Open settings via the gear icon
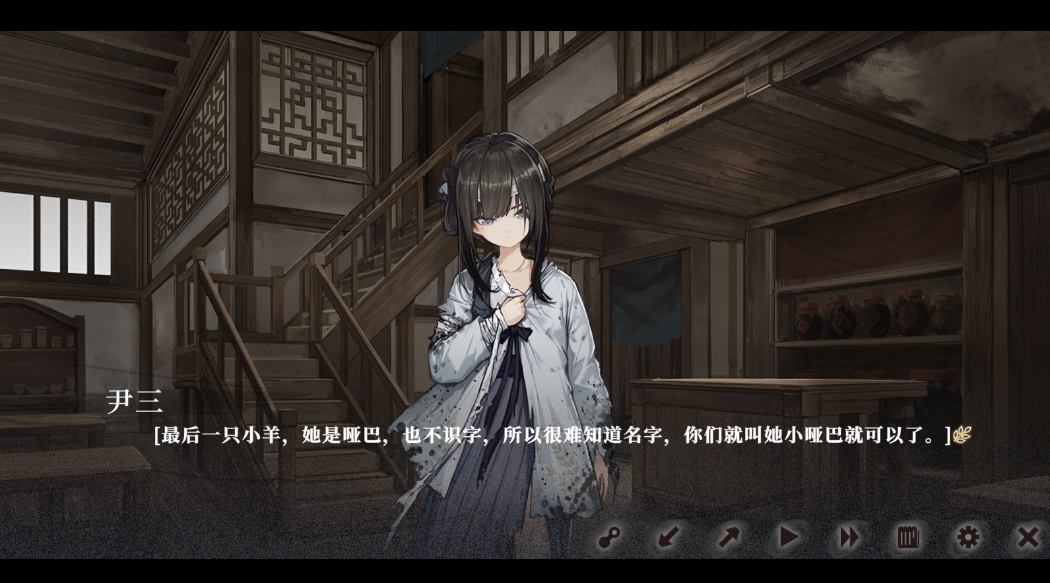1050x583 pixels. coord(968,538)
